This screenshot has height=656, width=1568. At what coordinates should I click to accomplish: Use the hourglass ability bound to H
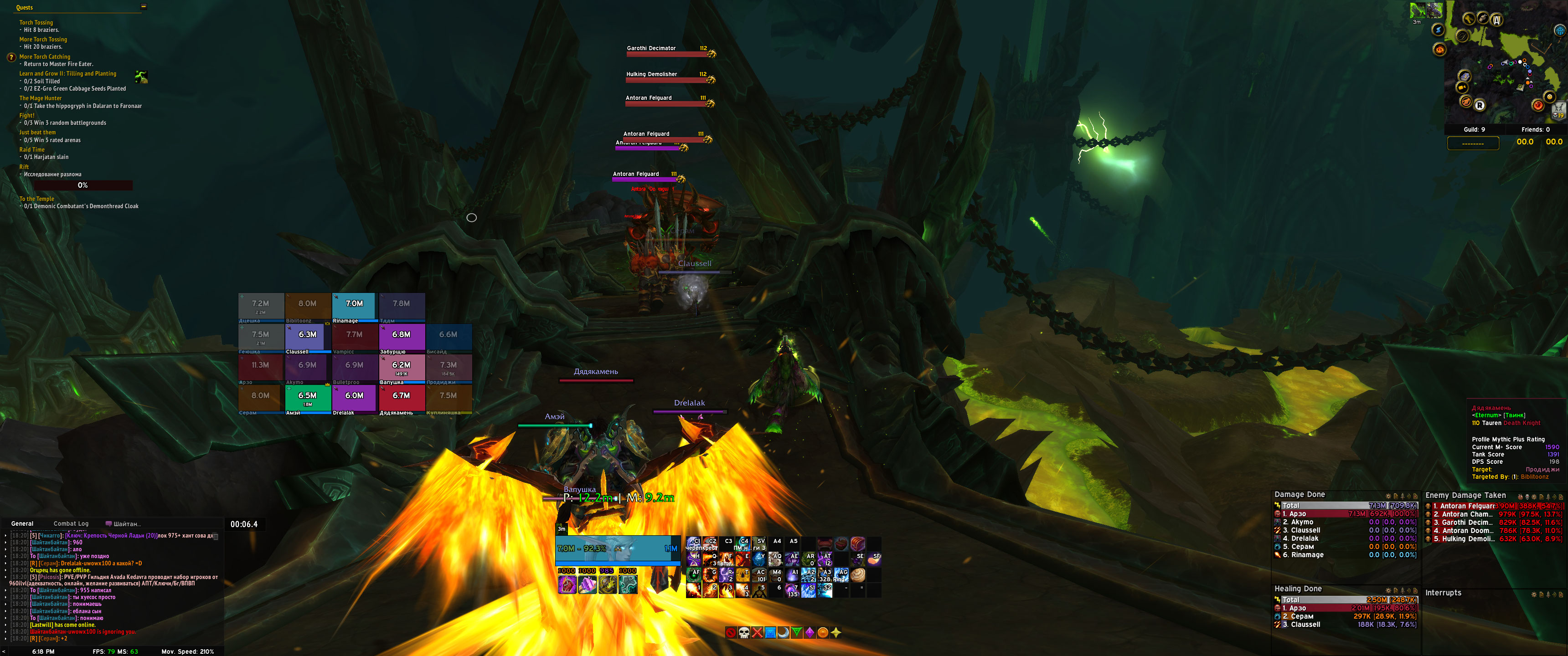coord(694,558)
